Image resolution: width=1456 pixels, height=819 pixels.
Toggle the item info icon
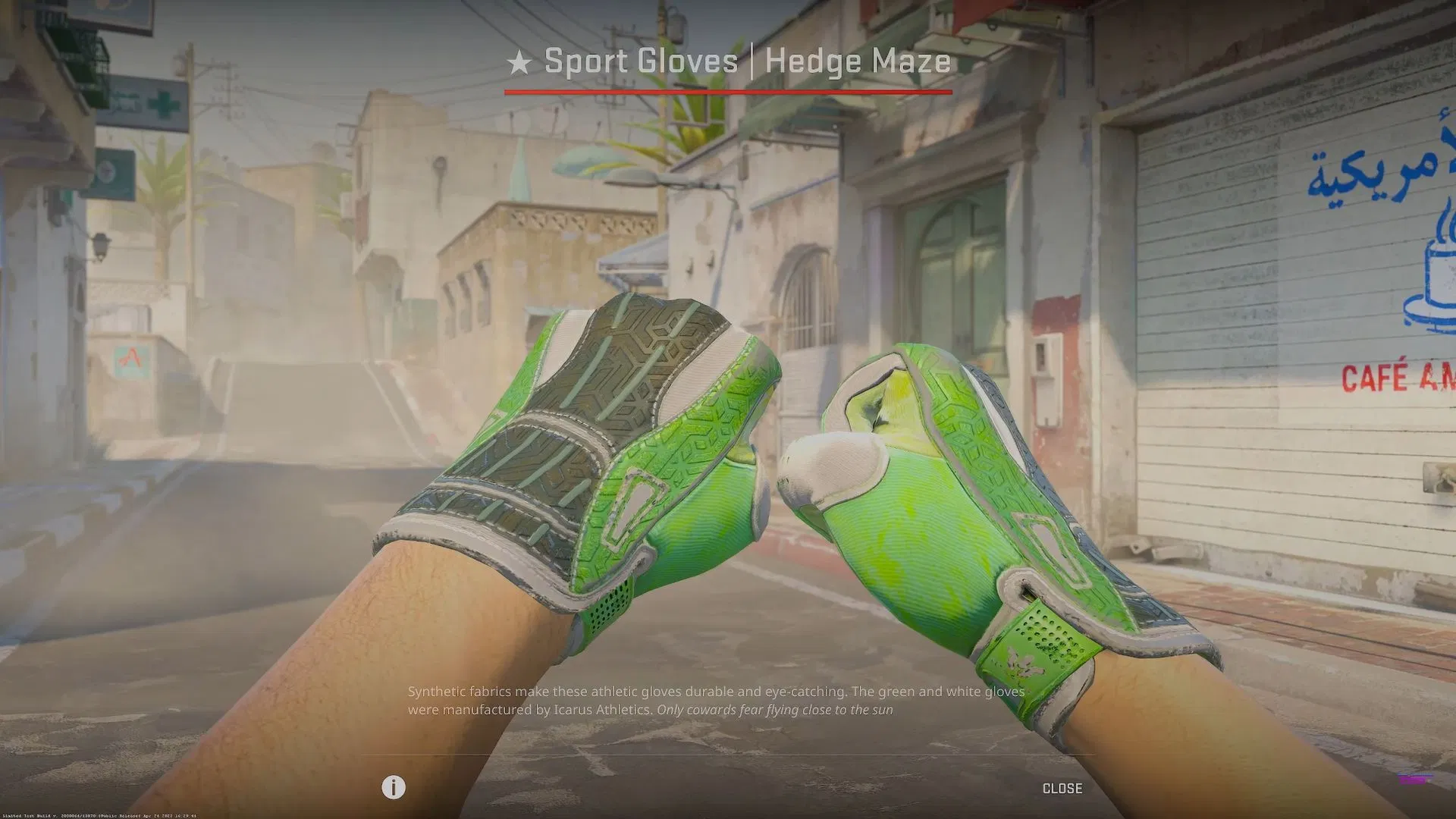tap(393, 787)
